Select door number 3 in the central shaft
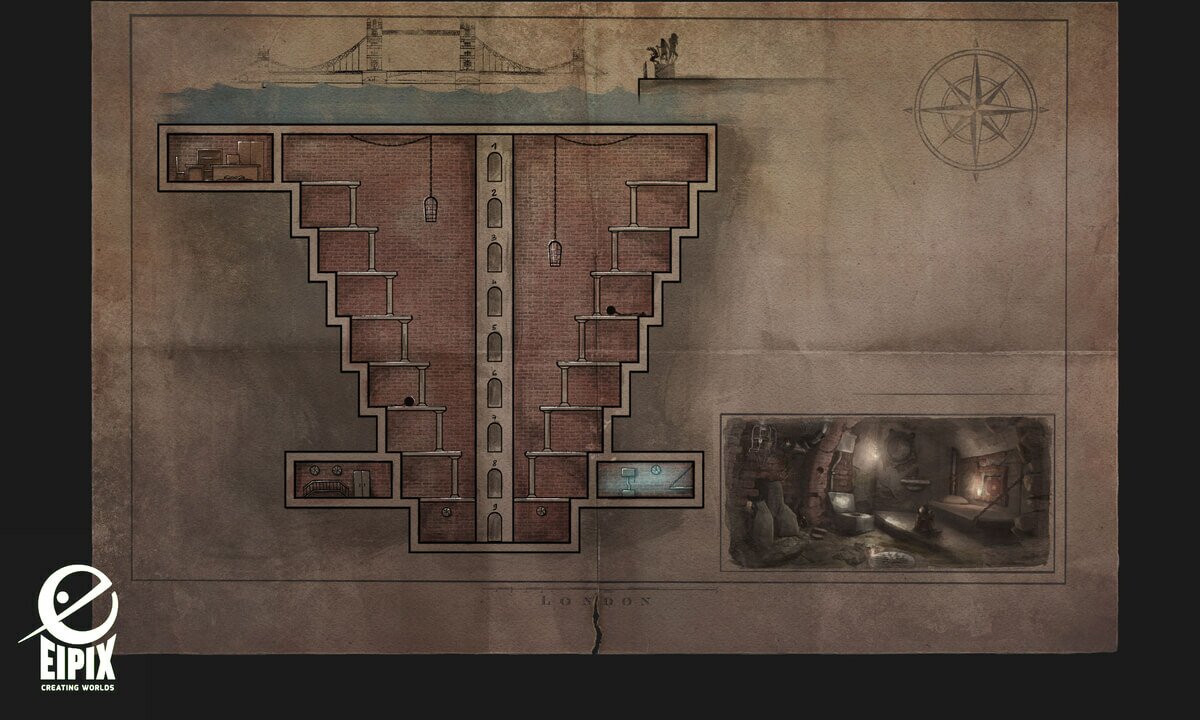This screenshot has height=720, width=1200. pos(494,257)
